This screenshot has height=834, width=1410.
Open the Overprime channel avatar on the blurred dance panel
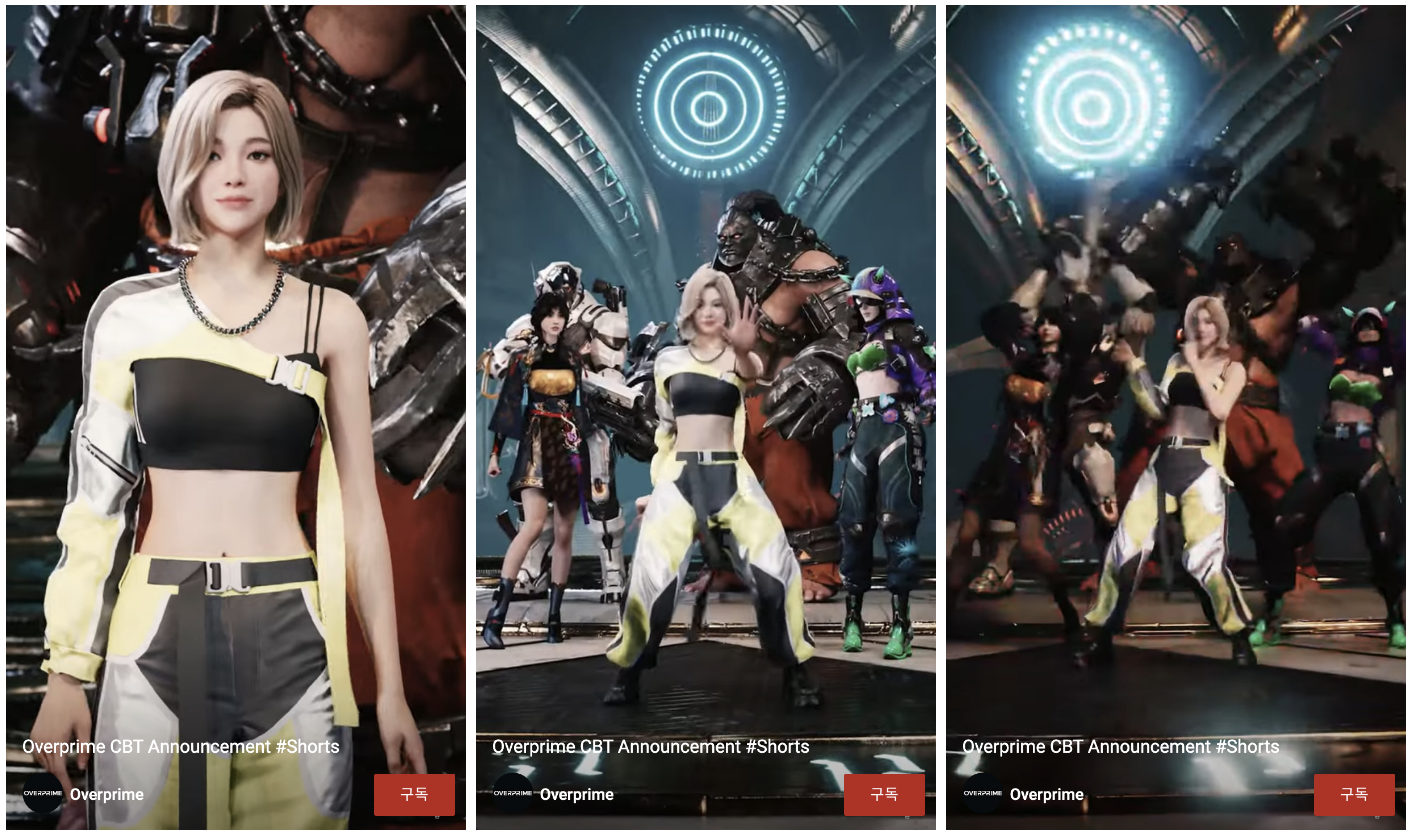(982, 793)
